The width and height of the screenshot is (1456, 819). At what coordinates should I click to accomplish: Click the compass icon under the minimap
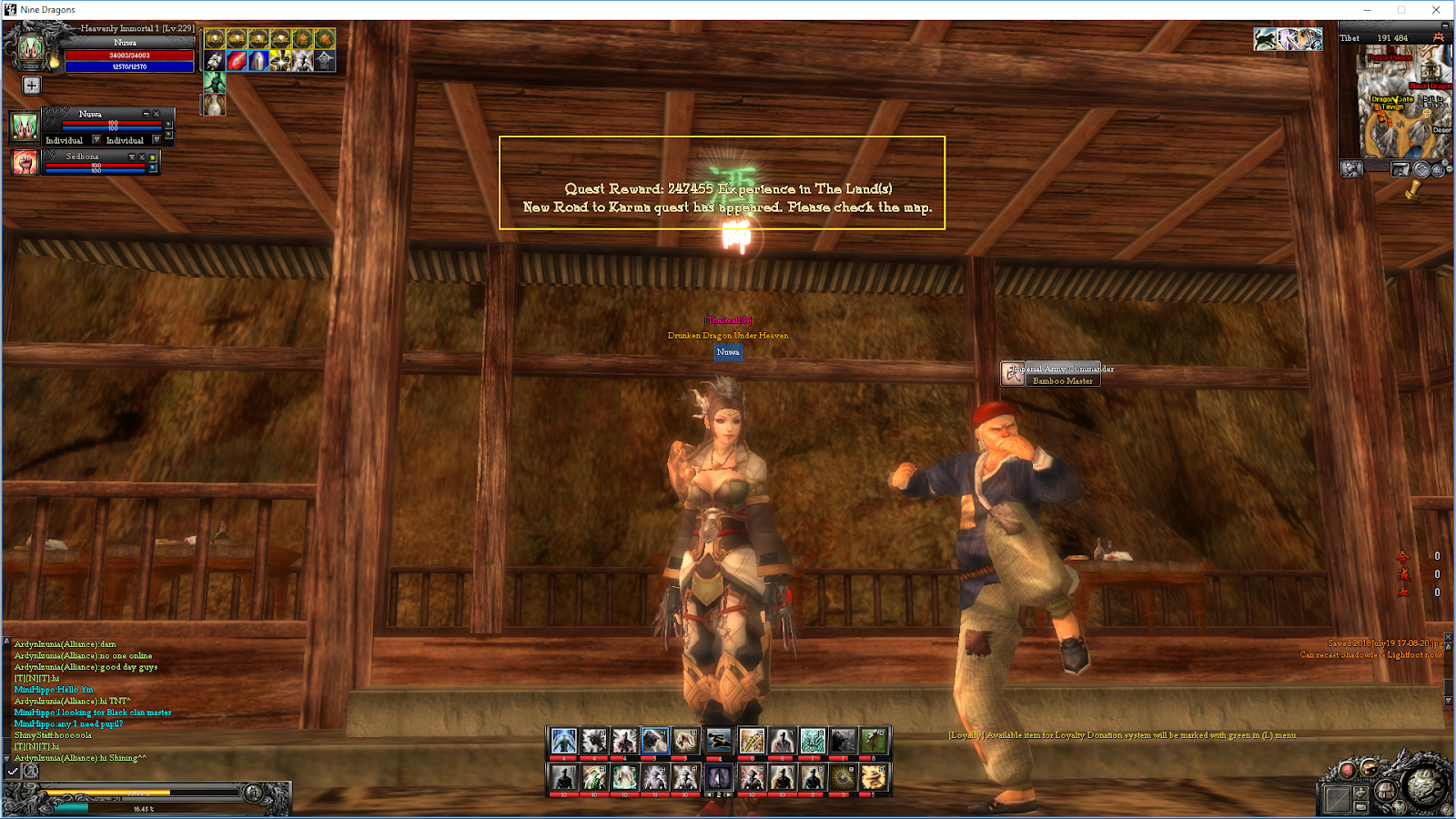[1421, 170]
